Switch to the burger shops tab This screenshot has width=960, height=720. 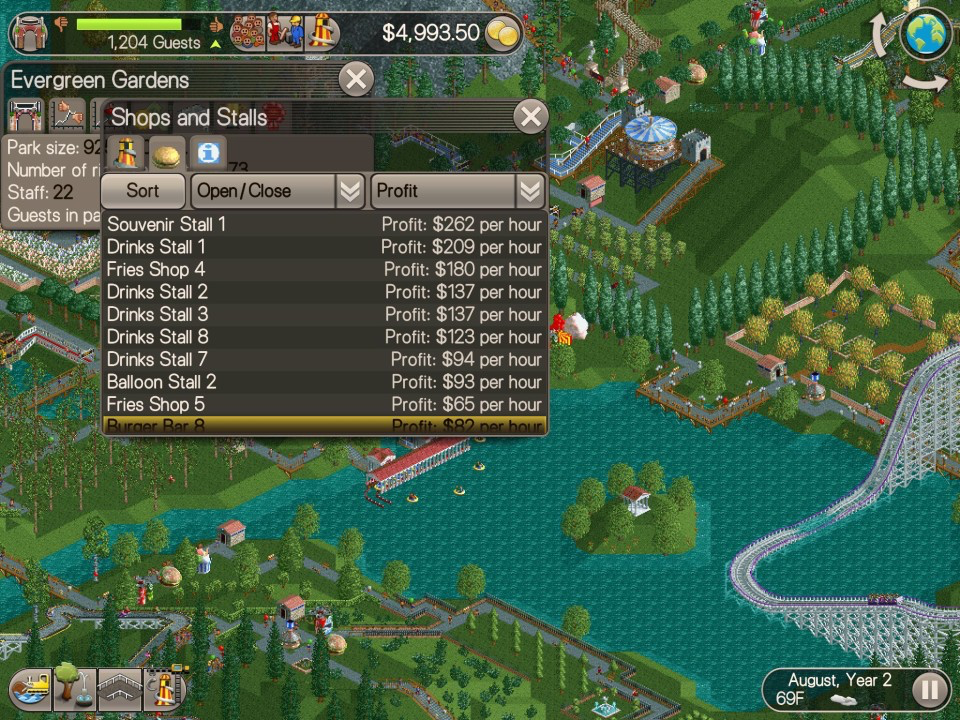click(x=165, y=155)
